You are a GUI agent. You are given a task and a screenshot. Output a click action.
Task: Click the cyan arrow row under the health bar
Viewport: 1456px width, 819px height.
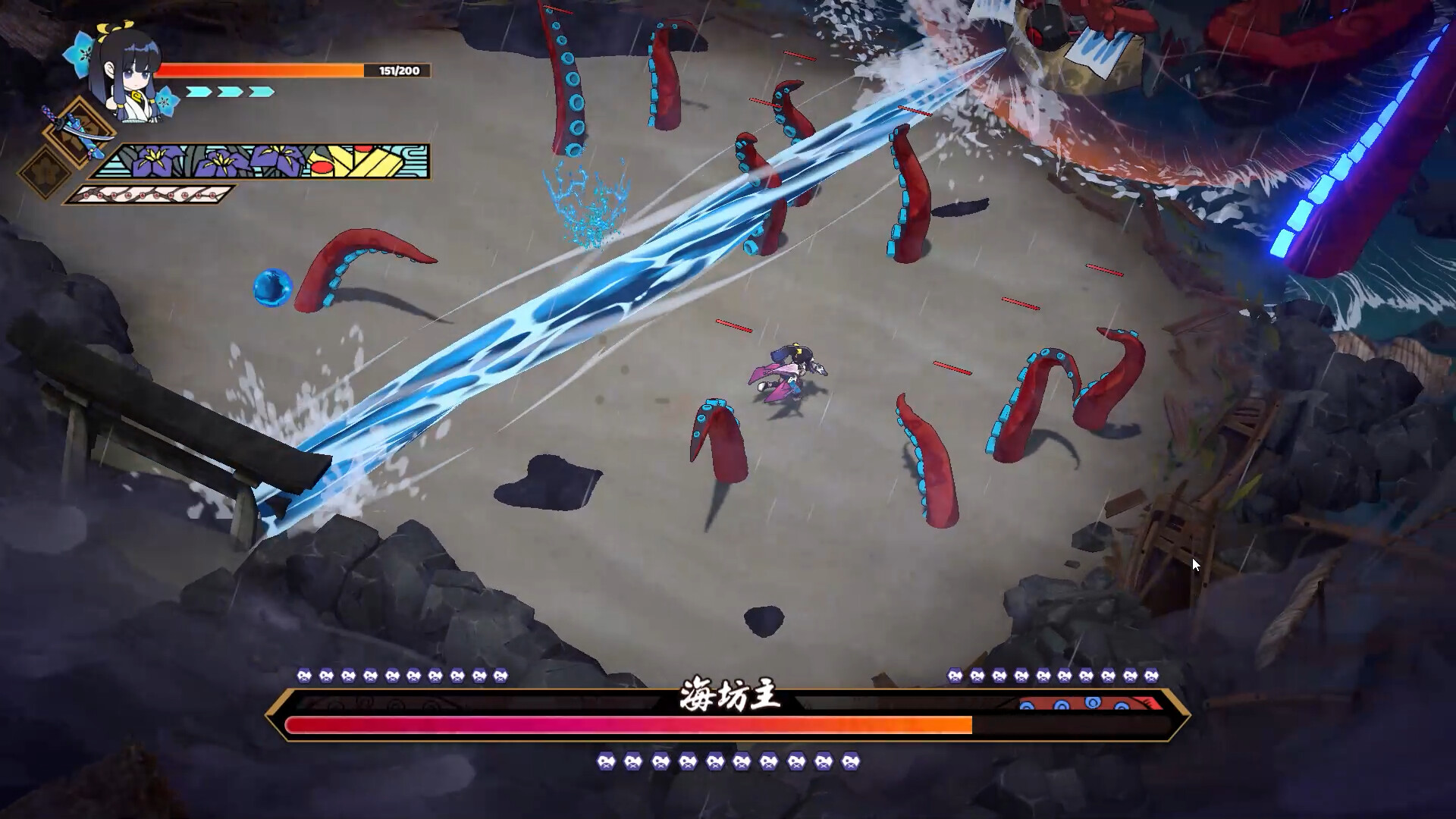click(230, 91)
